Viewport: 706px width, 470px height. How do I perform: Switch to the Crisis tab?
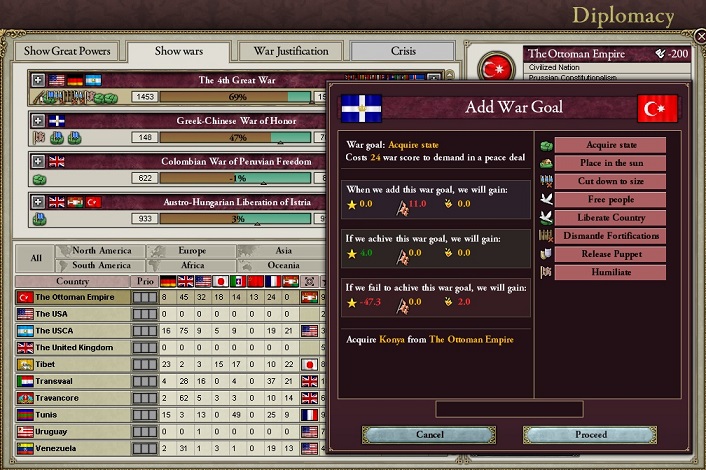point(402,51)
